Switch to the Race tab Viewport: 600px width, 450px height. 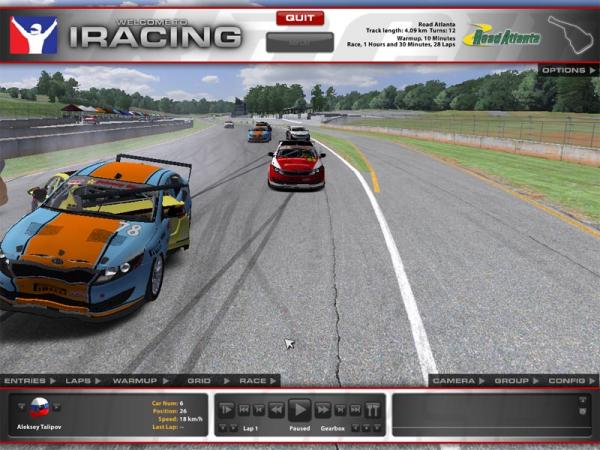(252, 381)
